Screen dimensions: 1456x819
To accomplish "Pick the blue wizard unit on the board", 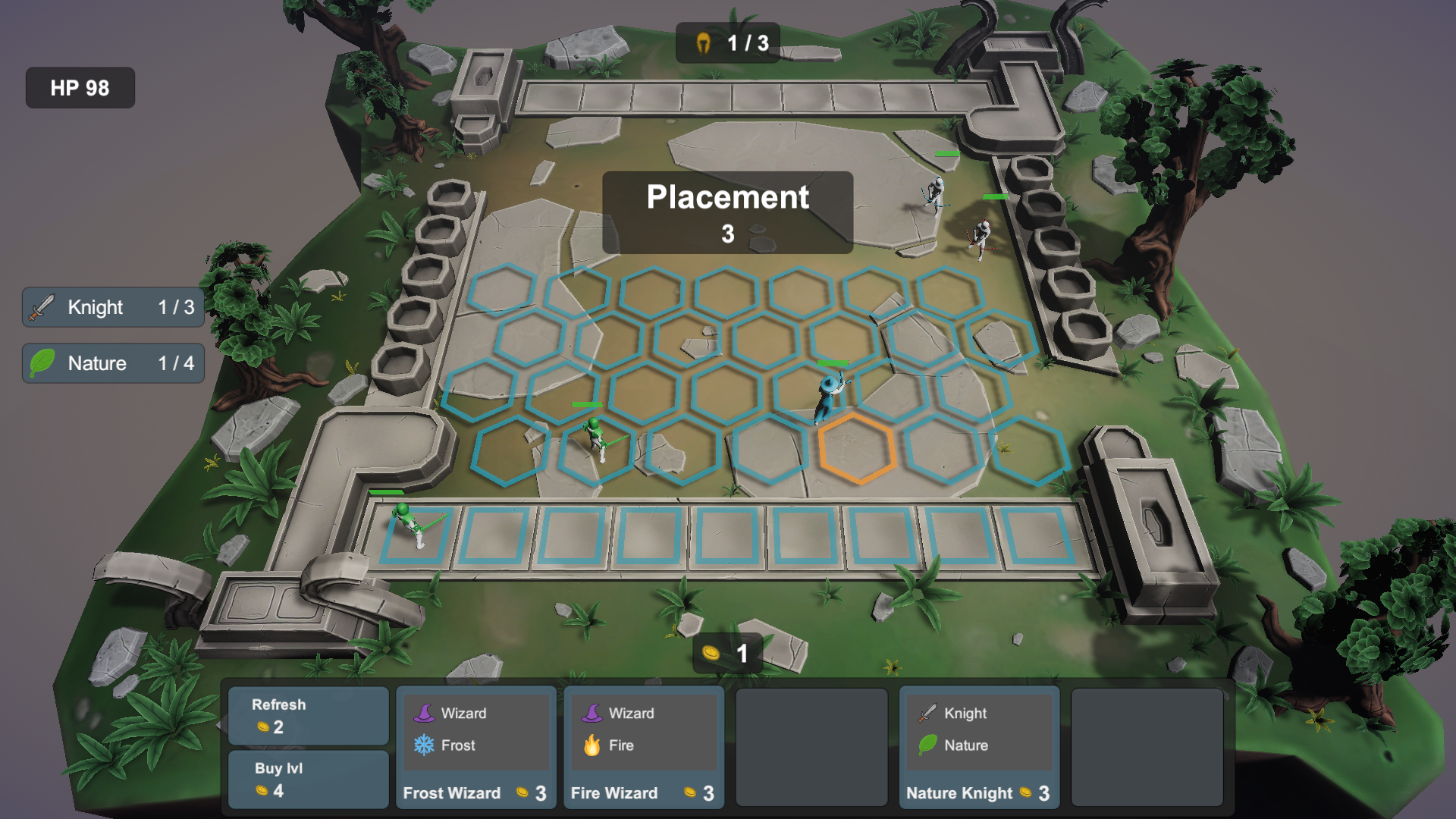I will [x=829, y=397].
